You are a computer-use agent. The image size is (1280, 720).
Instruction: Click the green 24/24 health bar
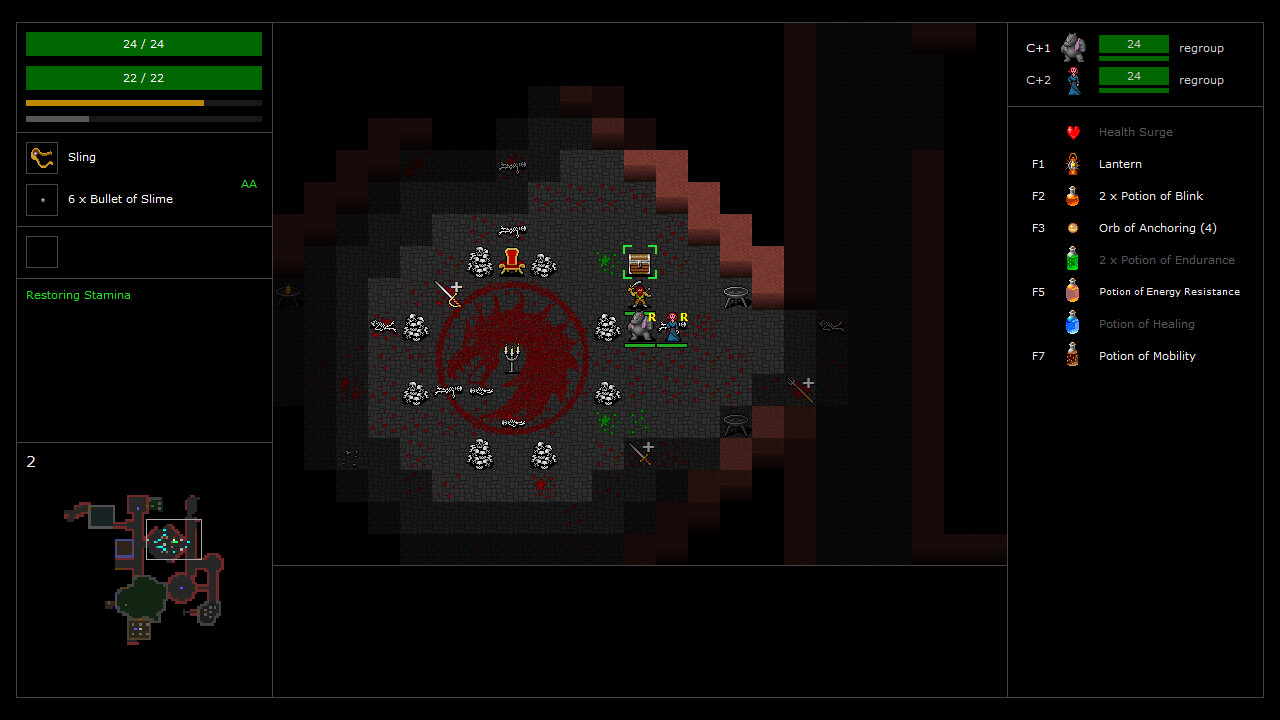(143, 43)
